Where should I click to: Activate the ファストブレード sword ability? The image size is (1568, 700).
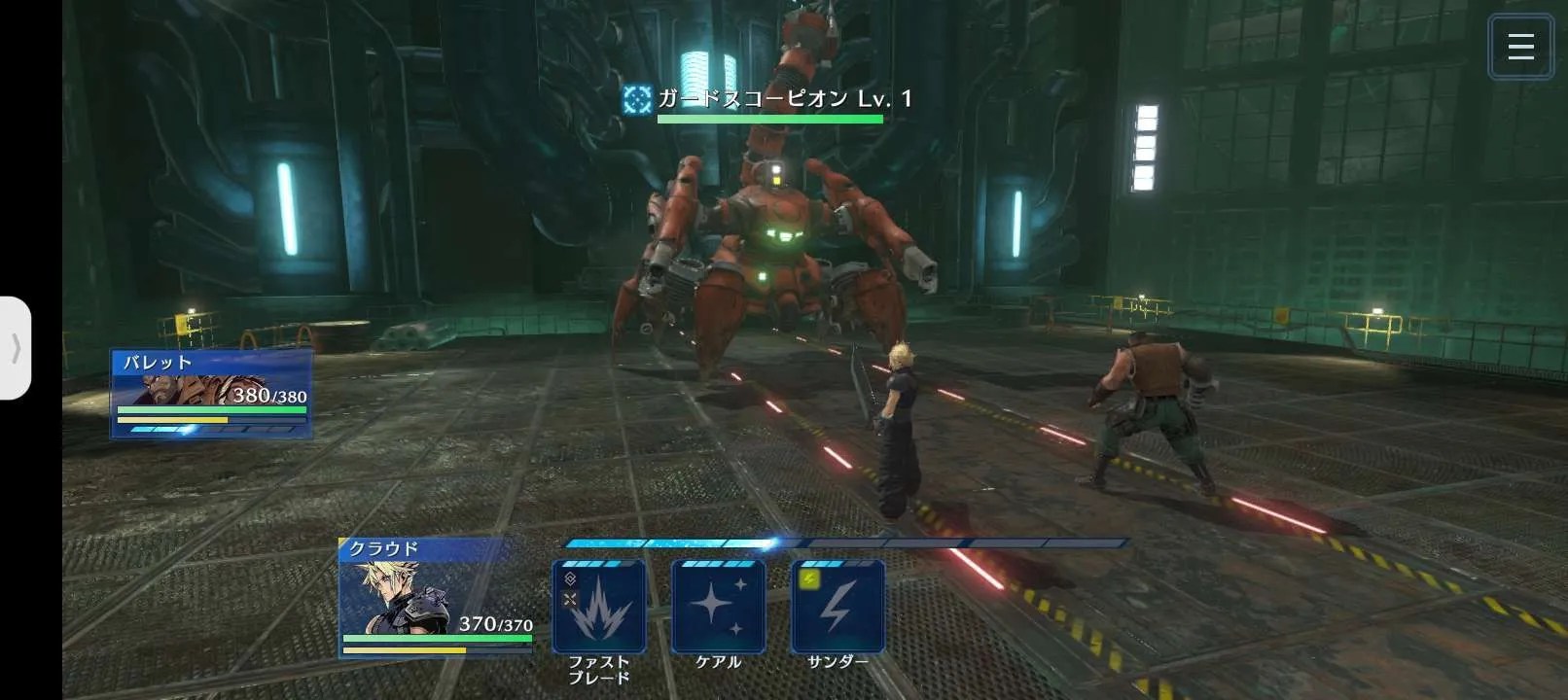point(599,607)
